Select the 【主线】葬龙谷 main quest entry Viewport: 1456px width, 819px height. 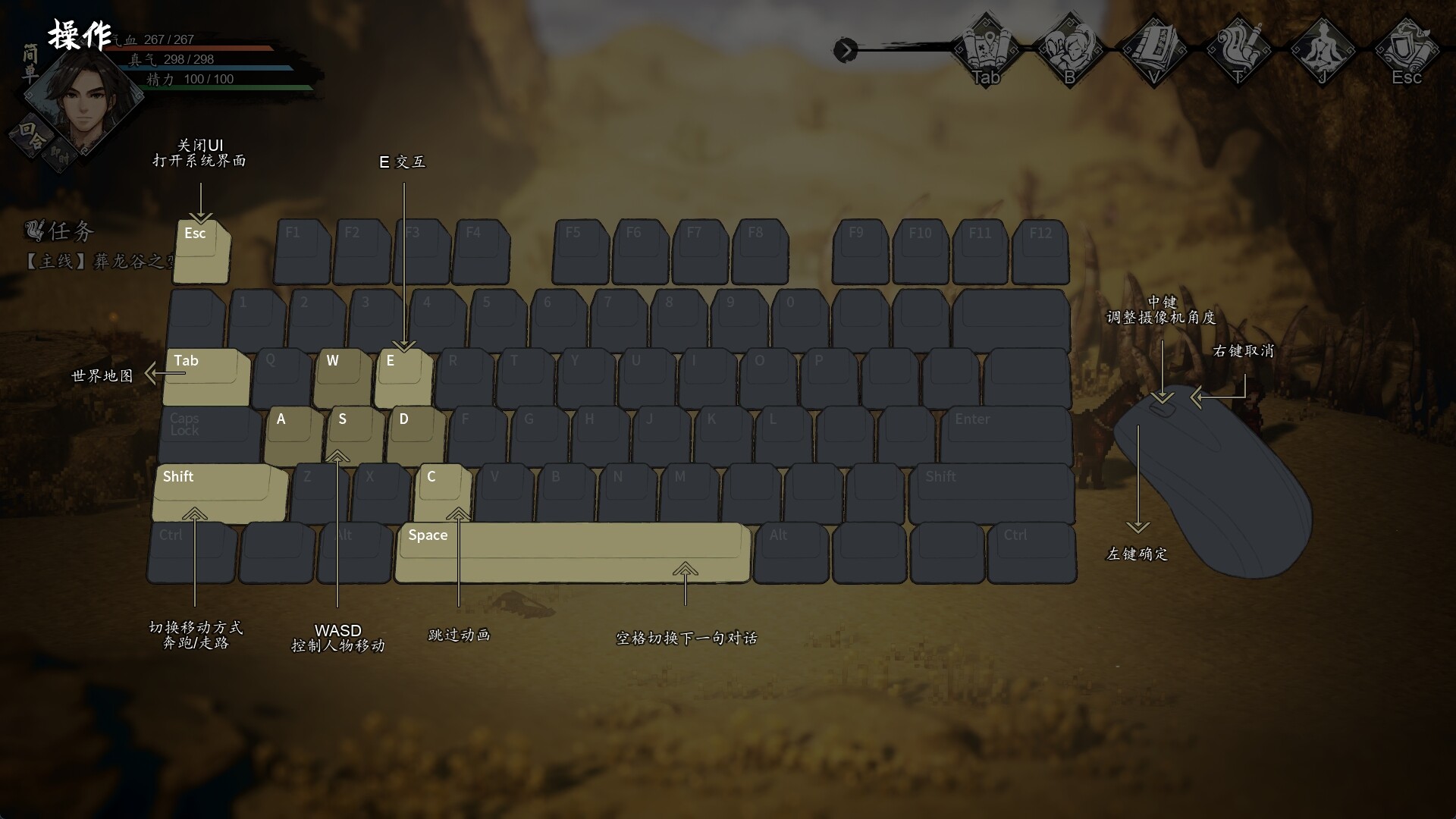tap(99, 262)
